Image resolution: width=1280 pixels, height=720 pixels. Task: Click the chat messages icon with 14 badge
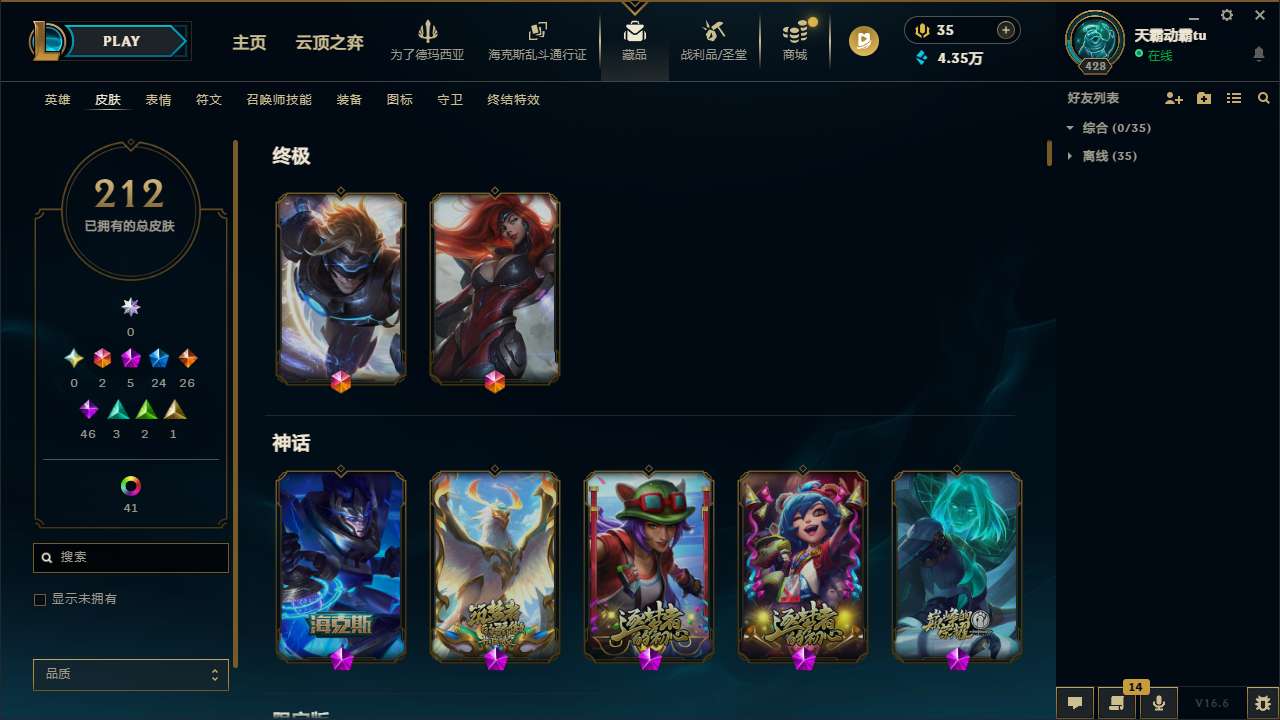(1117, 702)
